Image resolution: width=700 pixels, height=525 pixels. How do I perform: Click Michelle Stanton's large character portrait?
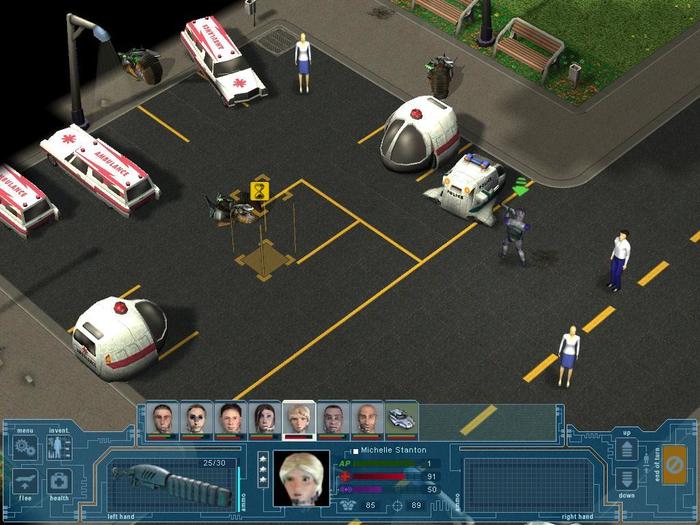point(301,477)
